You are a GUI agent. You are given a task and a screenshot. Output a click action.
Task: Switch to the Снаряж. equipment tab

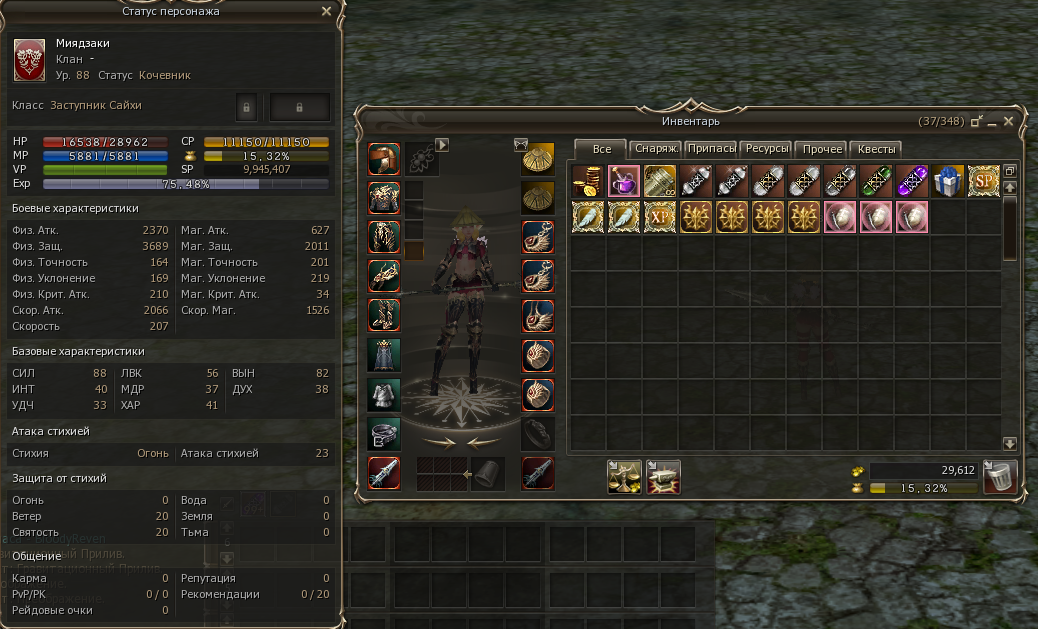tap(656, 149)
